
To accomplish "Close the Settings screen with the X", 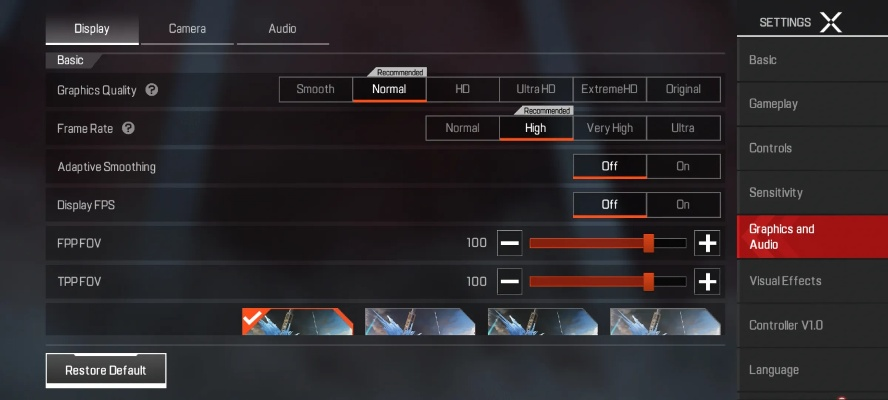I will 831,22.
